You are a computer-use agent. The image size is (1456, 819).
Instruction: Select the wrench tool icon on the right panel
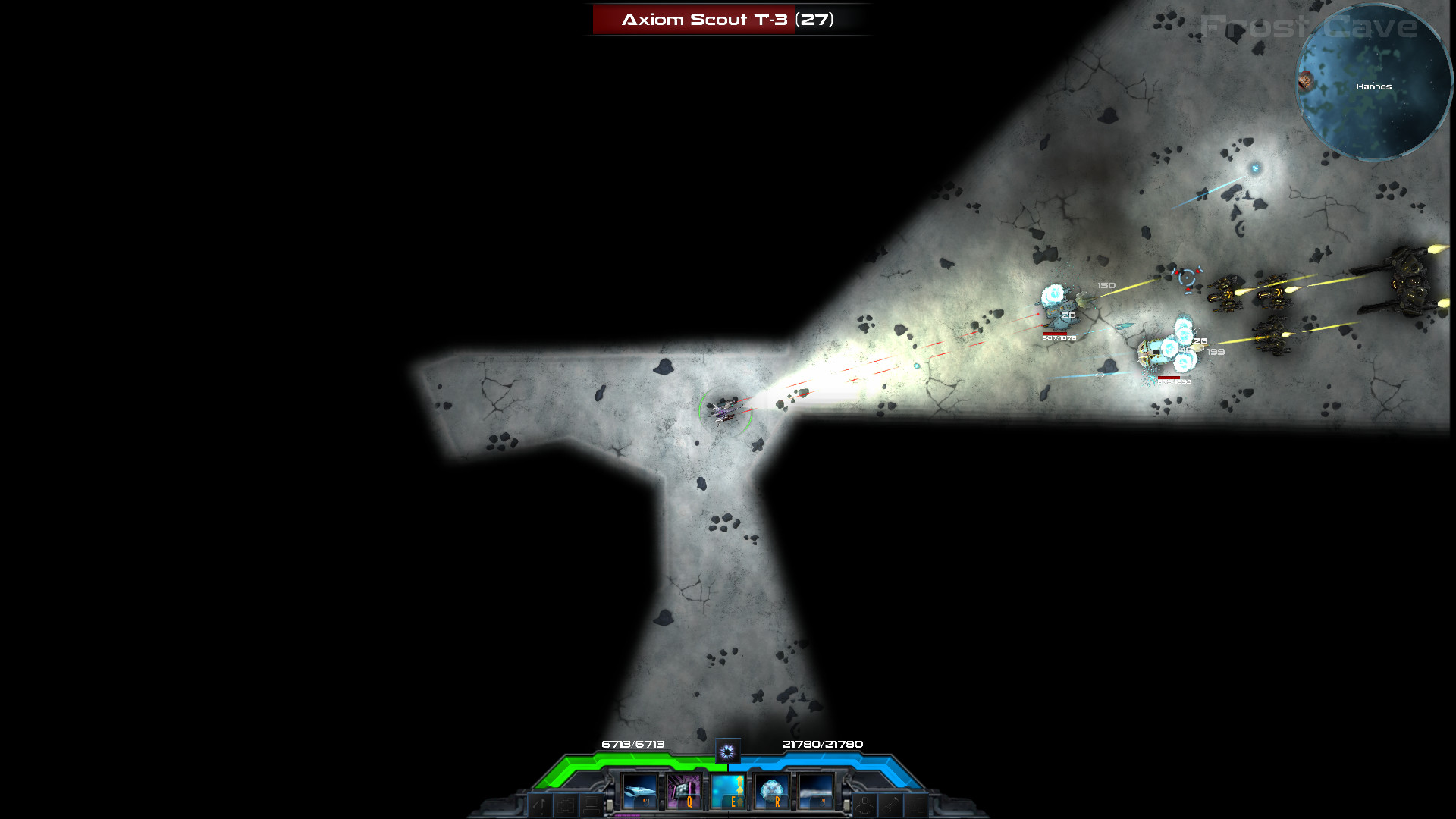pos(890,802)
